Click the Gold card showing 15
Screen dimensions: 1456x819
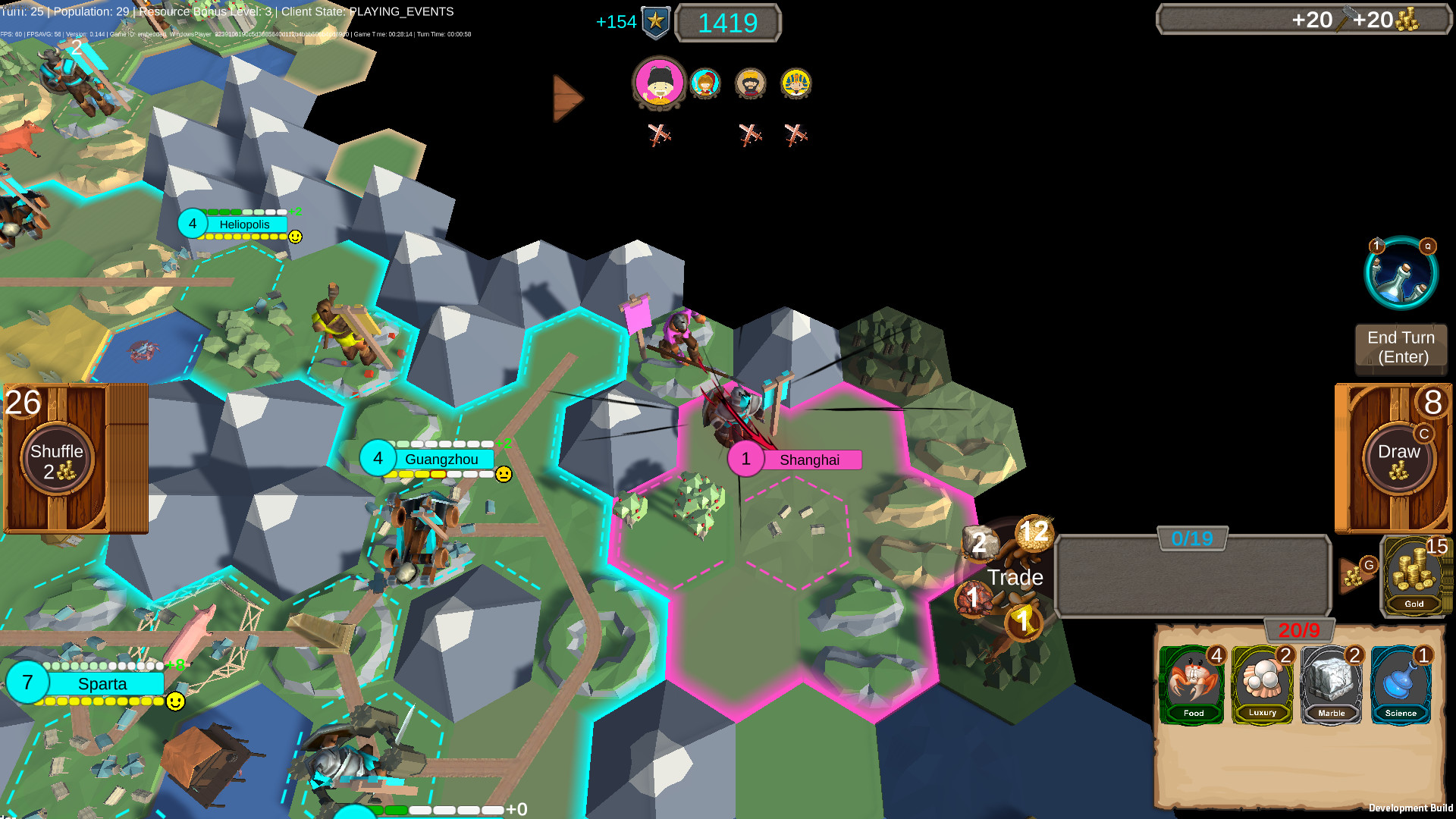(1415, 576)
